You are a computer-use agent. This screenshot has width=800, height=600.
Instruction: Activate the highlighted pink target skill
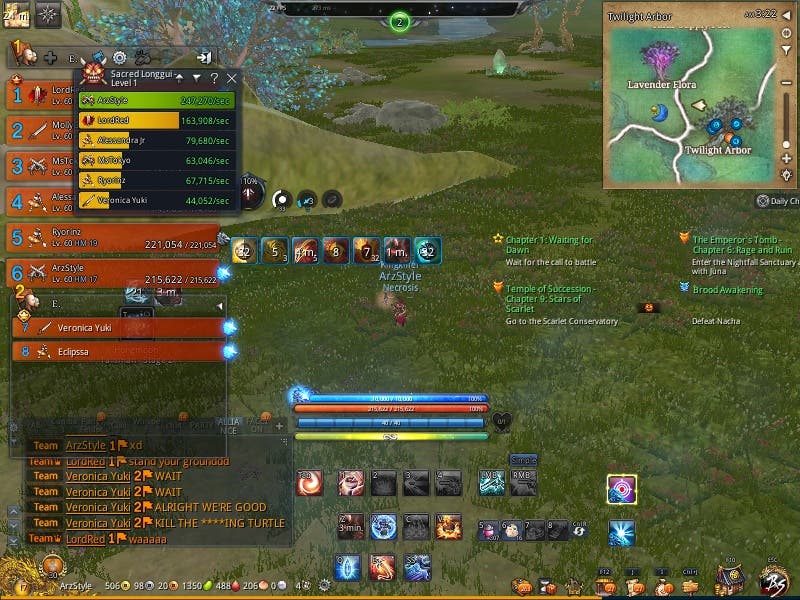pyautogui.click(x=622, y=490)
